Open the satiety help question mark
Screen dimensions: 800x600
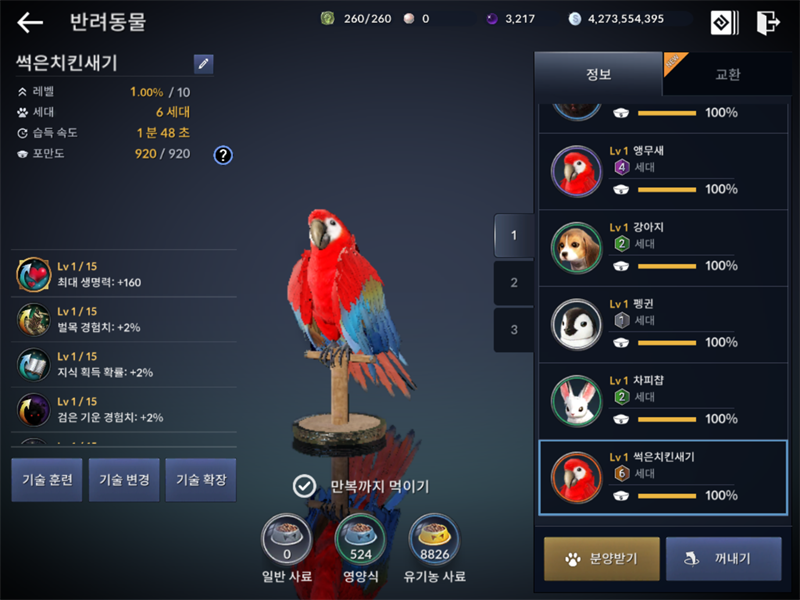coord(223,154)
